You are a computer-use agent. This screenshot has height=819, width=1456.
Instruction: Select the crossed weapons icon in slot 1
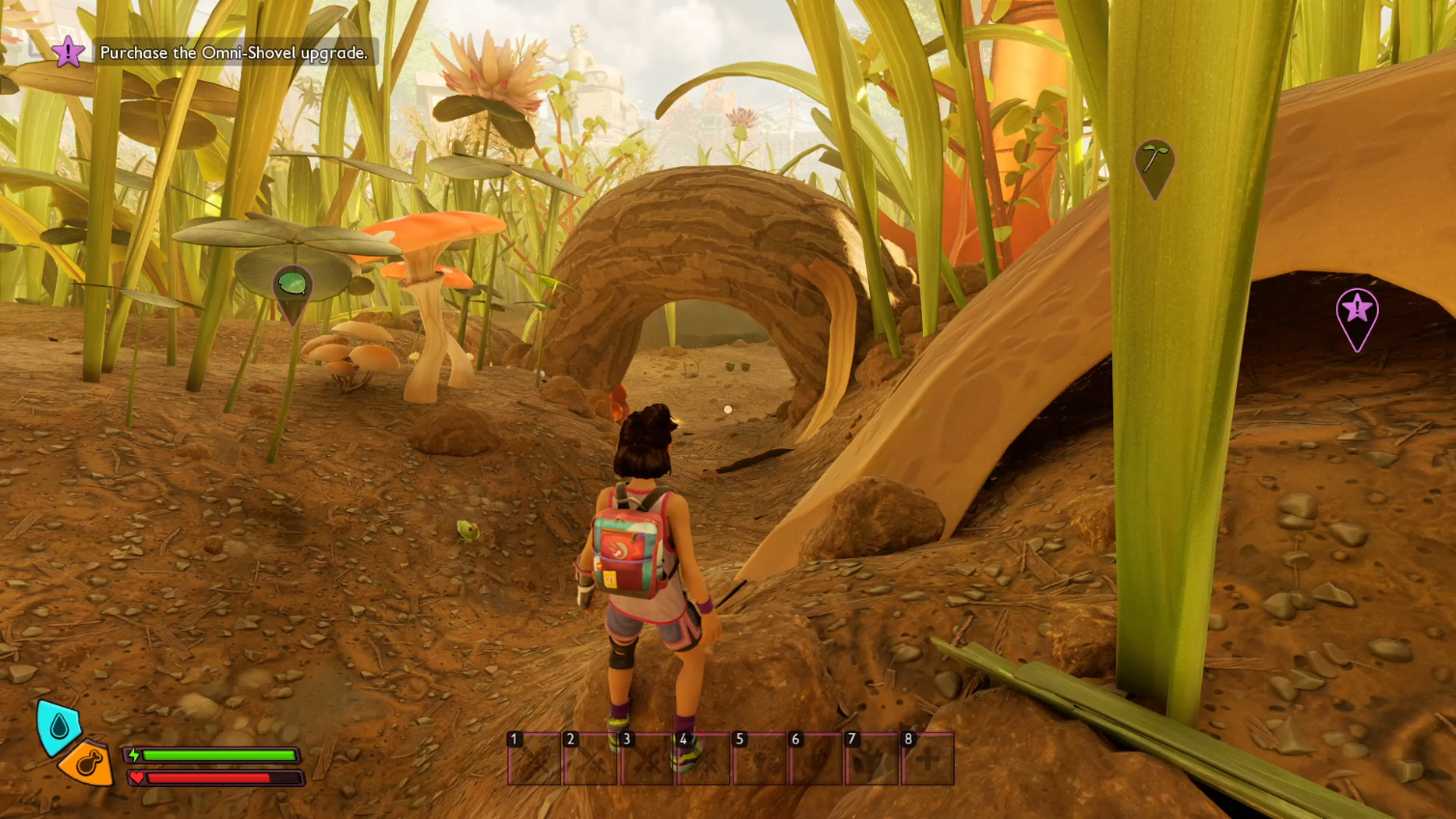[x=534, y=760]
